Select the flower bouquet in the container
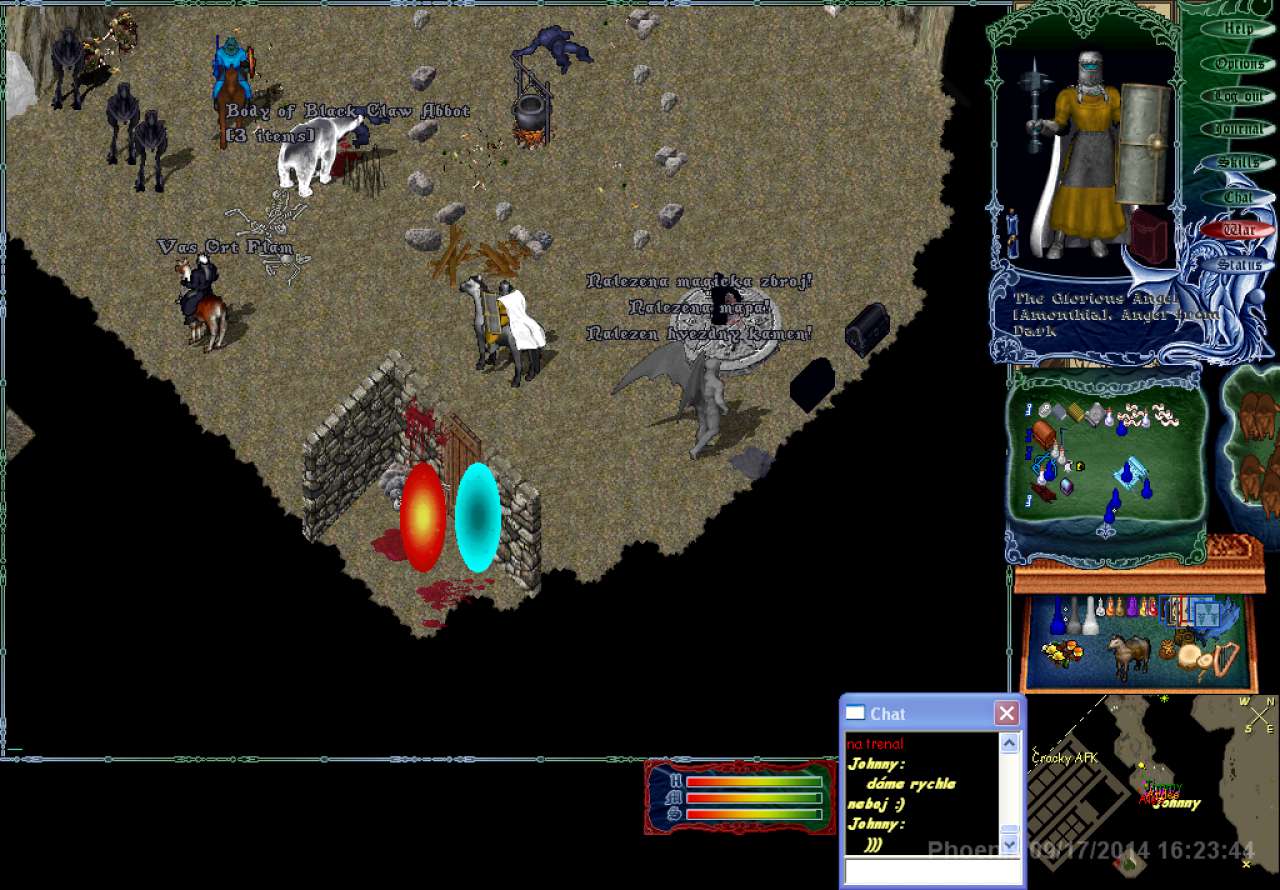 click(x=1062, y=653)
